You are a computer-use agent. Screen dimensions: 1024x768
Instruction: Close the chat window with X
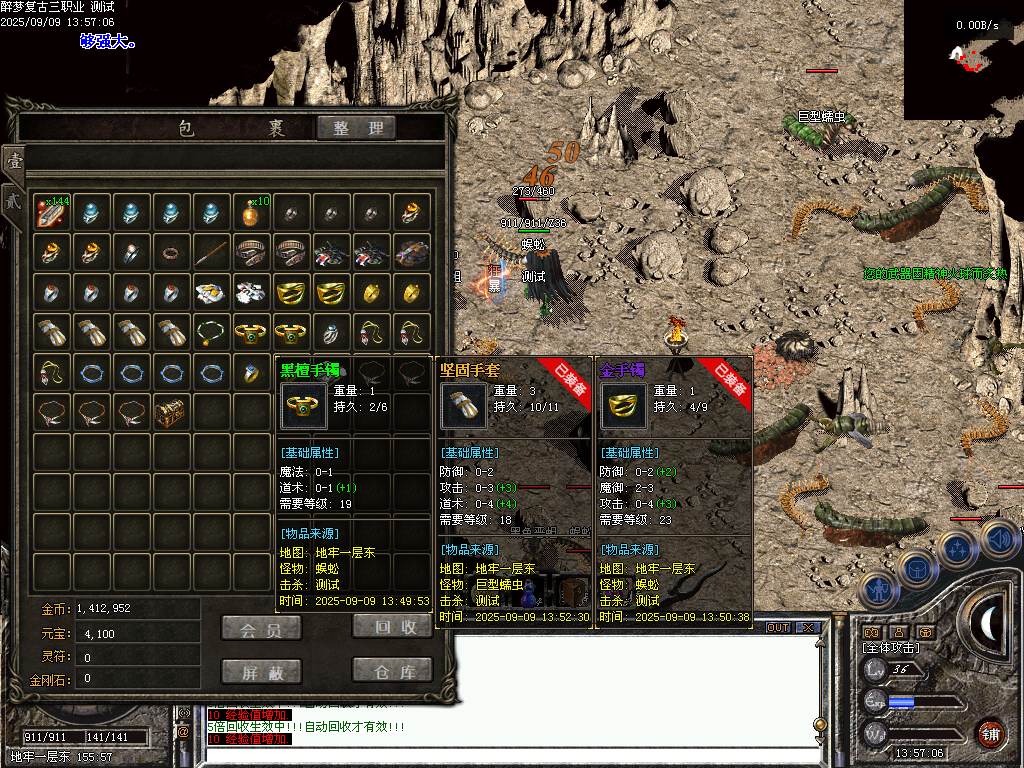pyautogui.click(x=808, y=628)
